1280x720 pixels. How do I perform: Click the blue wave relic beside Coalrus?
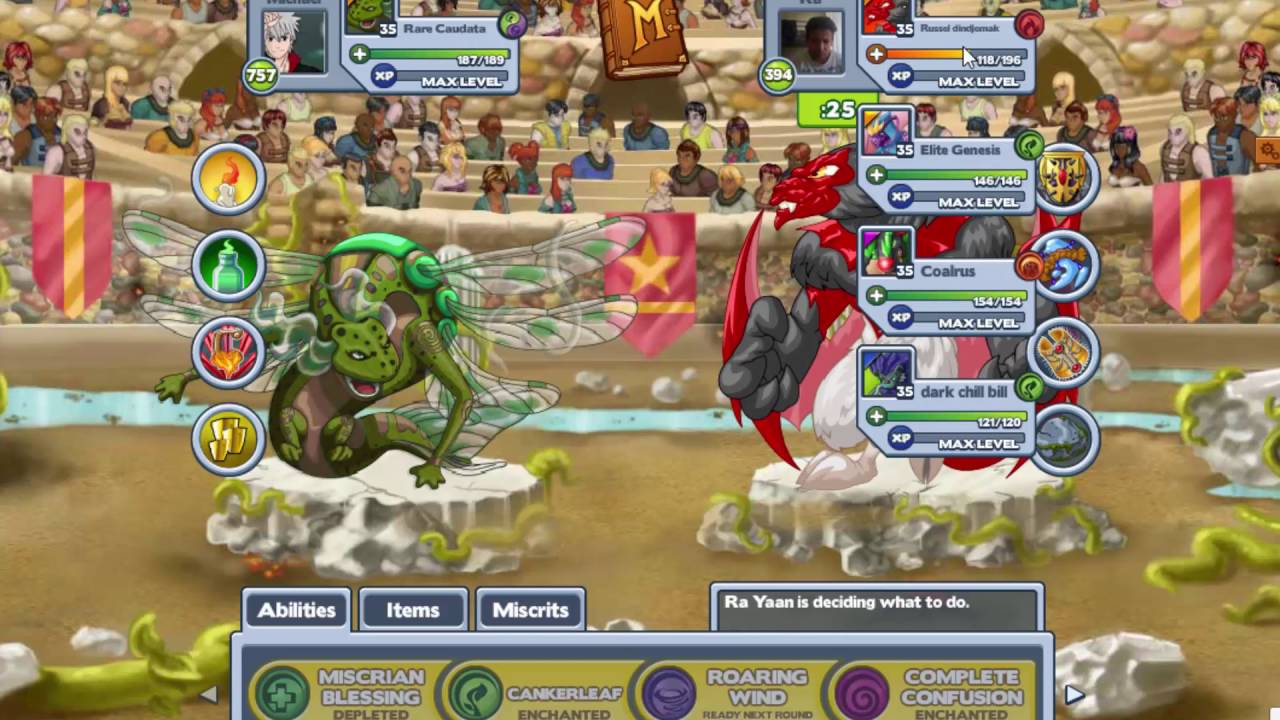[x=1065, y=268]
